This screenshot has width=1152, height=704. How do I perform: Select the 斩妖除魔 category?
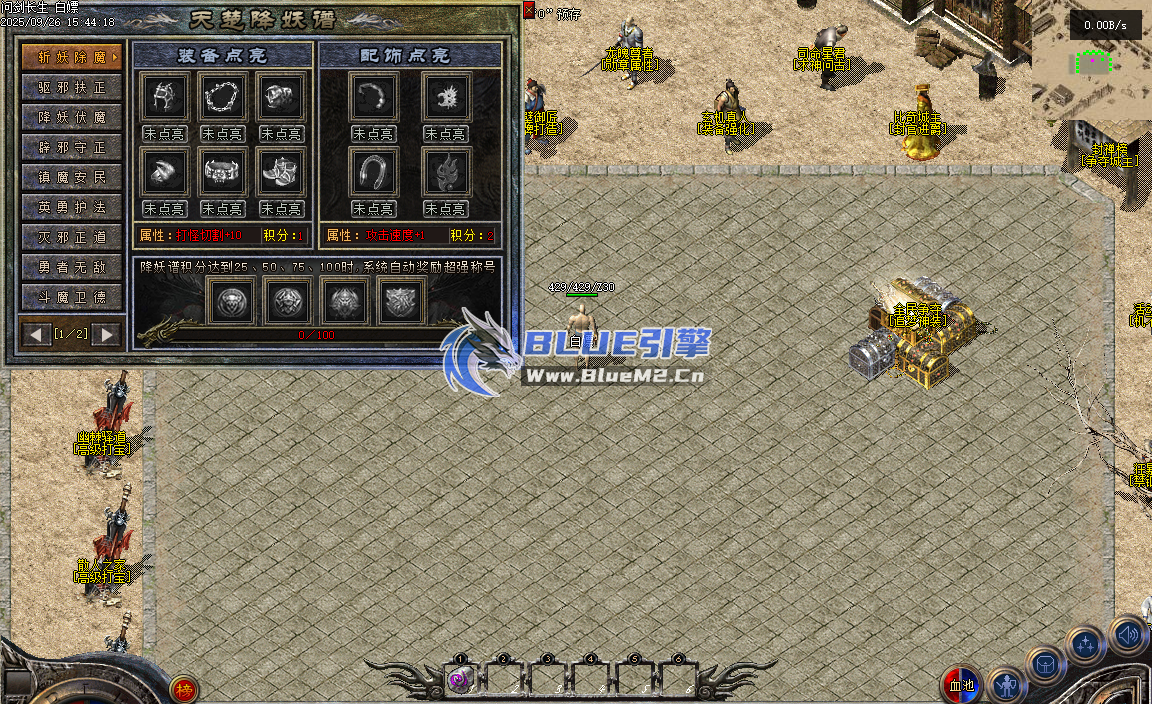(x=72, y=56)
